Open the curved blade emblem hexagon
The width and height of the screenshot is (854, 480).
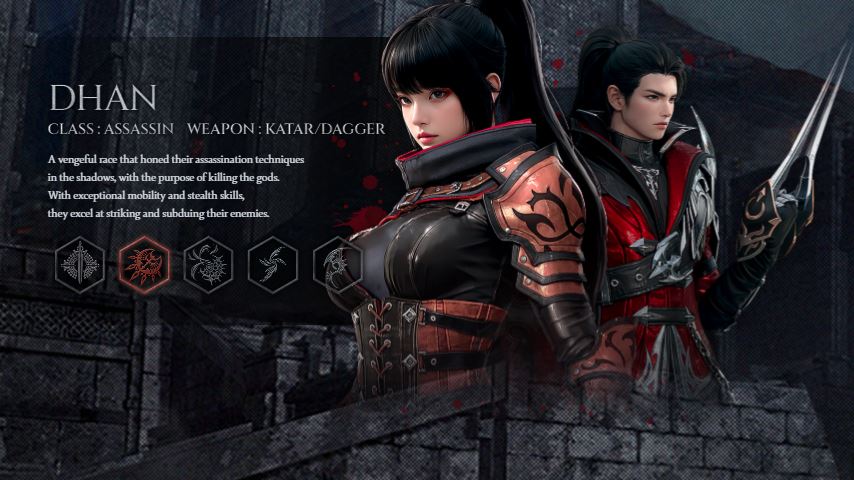[336, 265]
